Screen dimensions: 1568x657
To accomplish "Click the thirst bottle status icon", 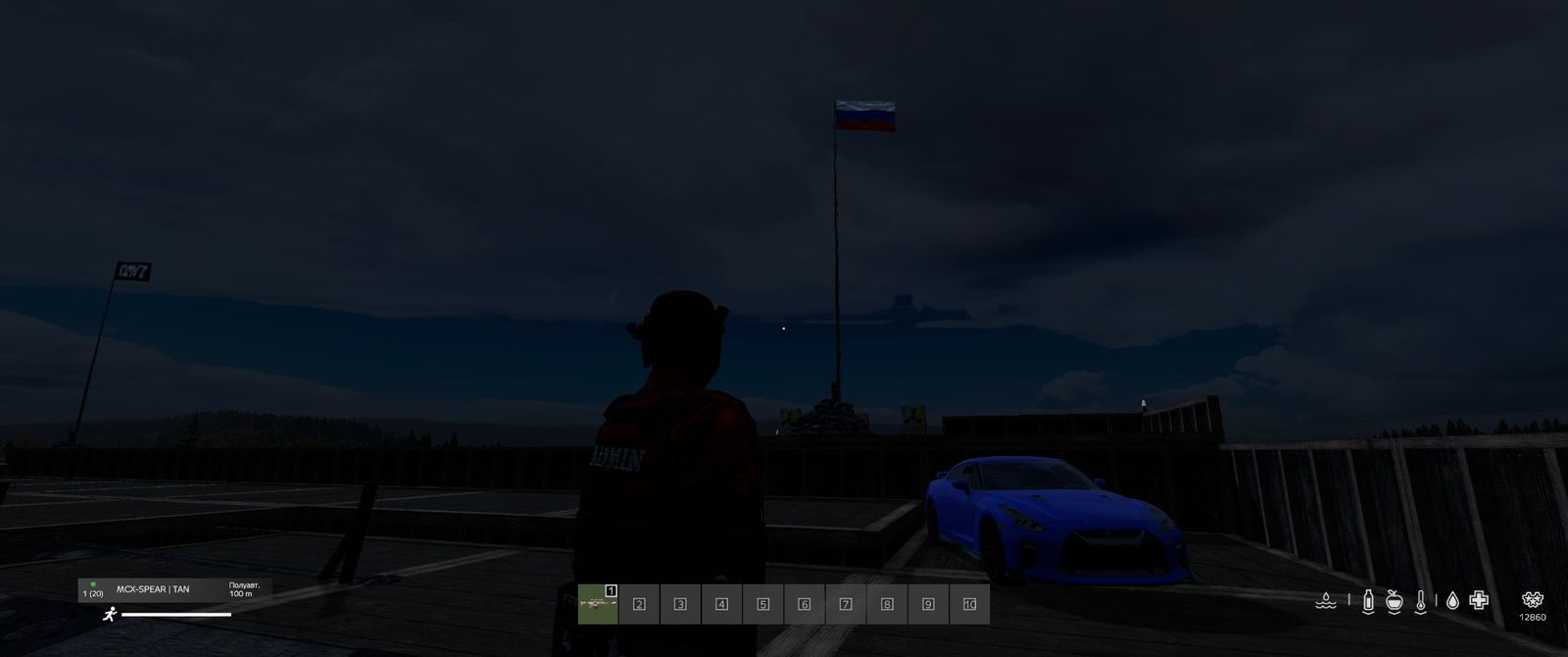I will click(x=1368, y=601).
